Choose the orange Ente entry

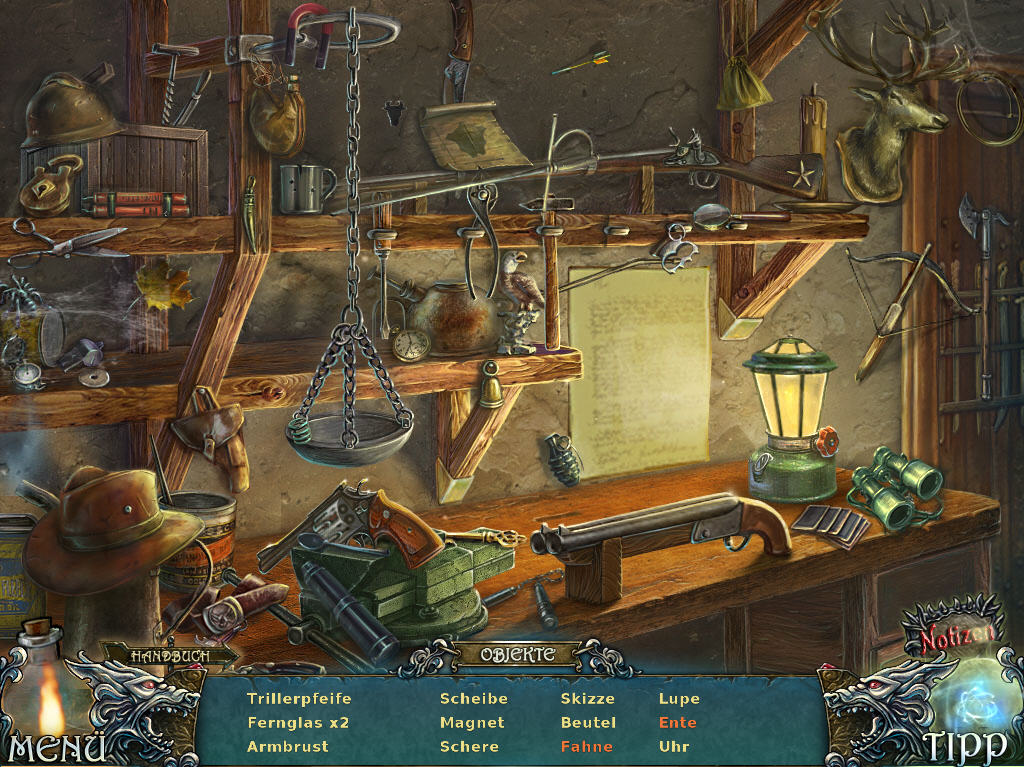coord(677,723)
